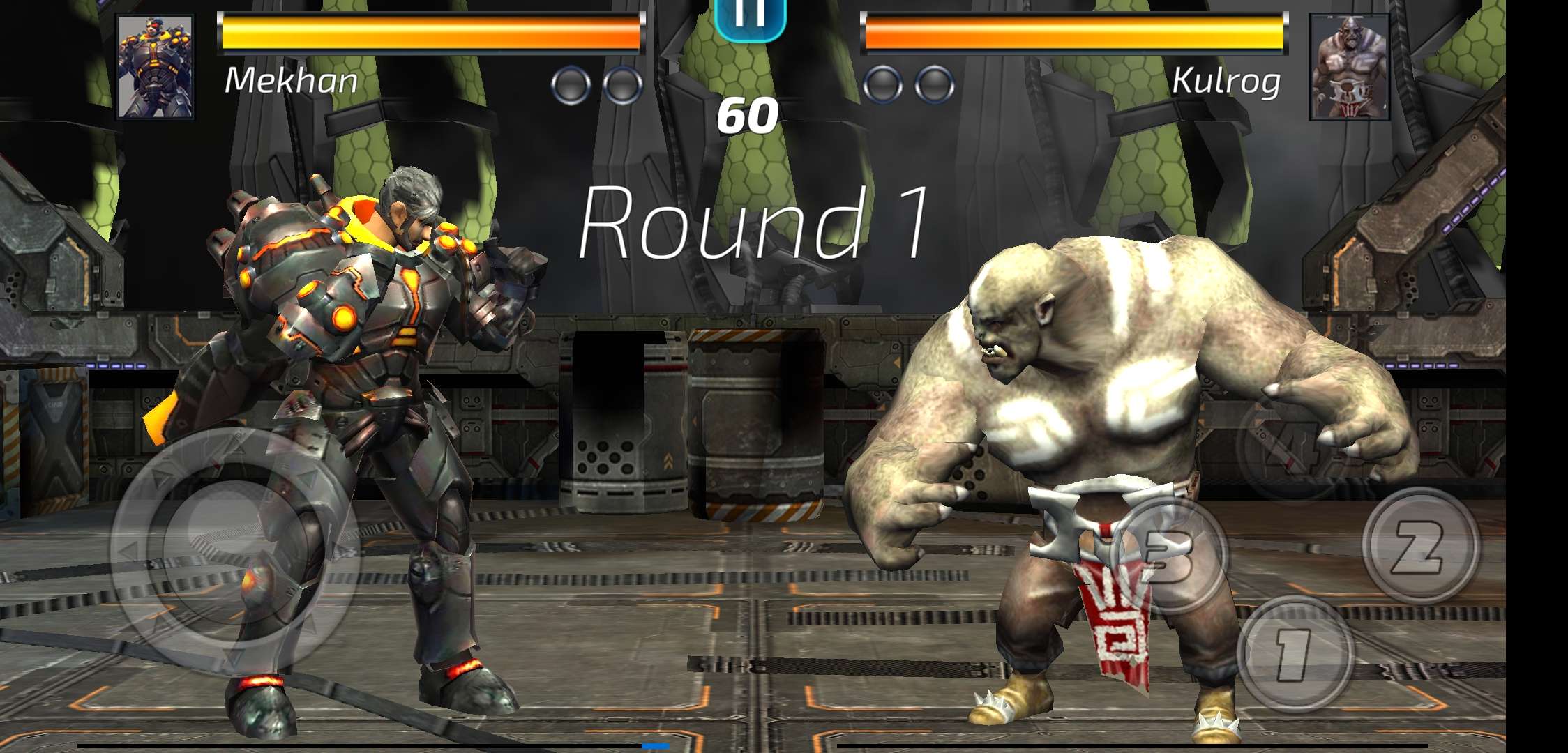Tap Kulrog's fighter portrait
Viewport: 1568px width, 753px height.
point(1349,67)
